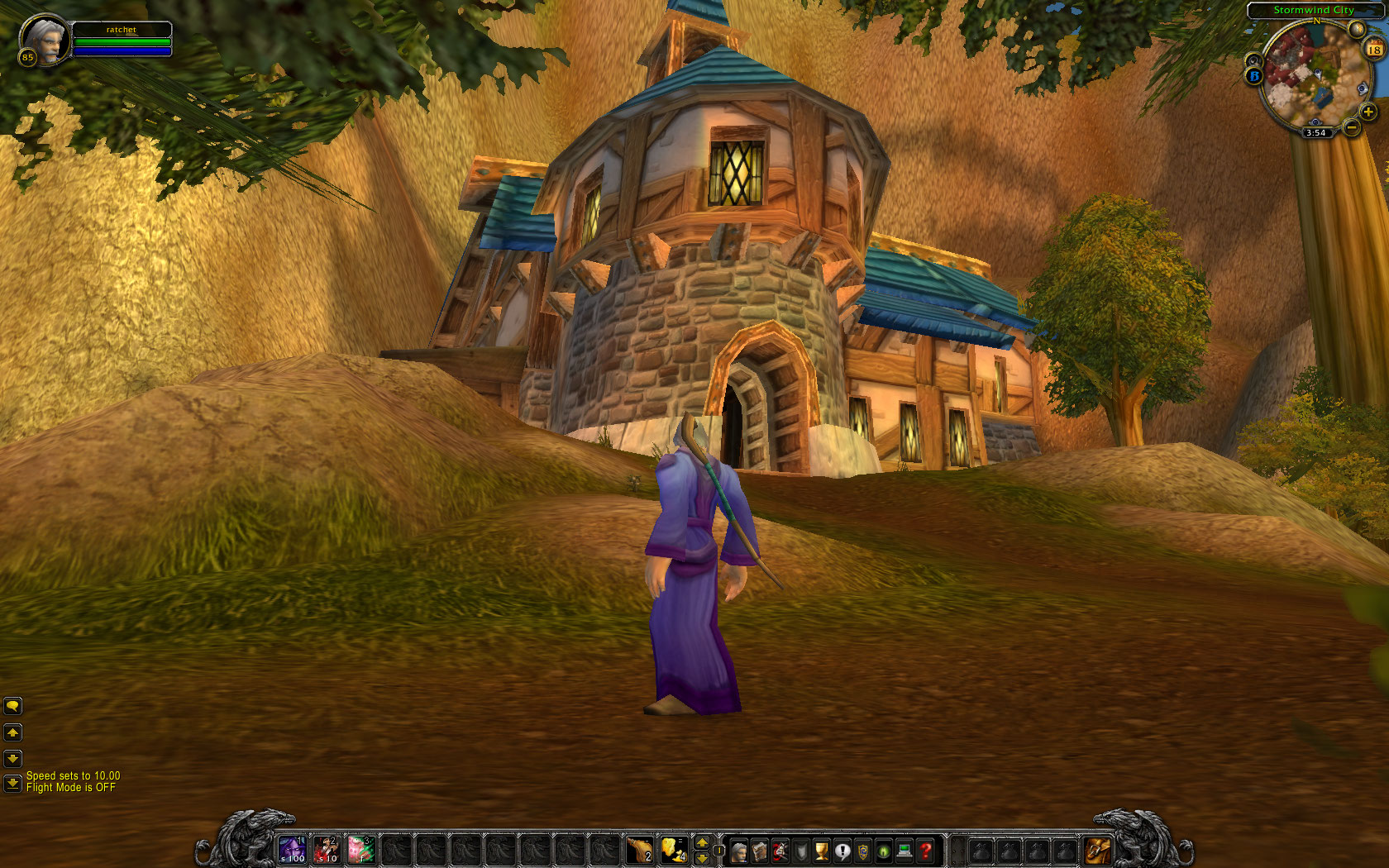Open the red question mark help button

click(926, 850)
